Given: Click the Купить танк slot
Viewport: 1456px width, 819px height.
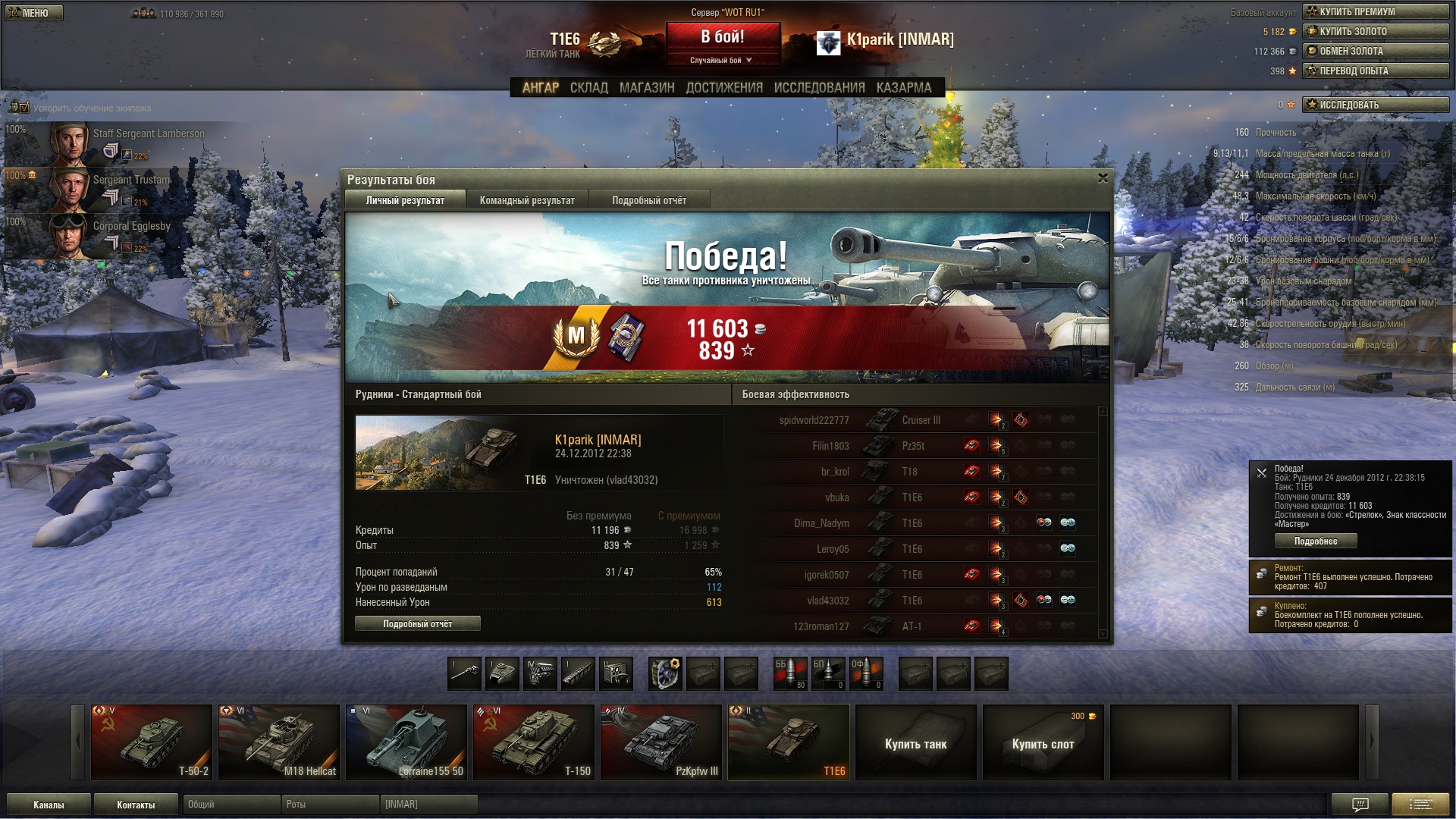Looking at the screenshot, I should tap(915, 743).
